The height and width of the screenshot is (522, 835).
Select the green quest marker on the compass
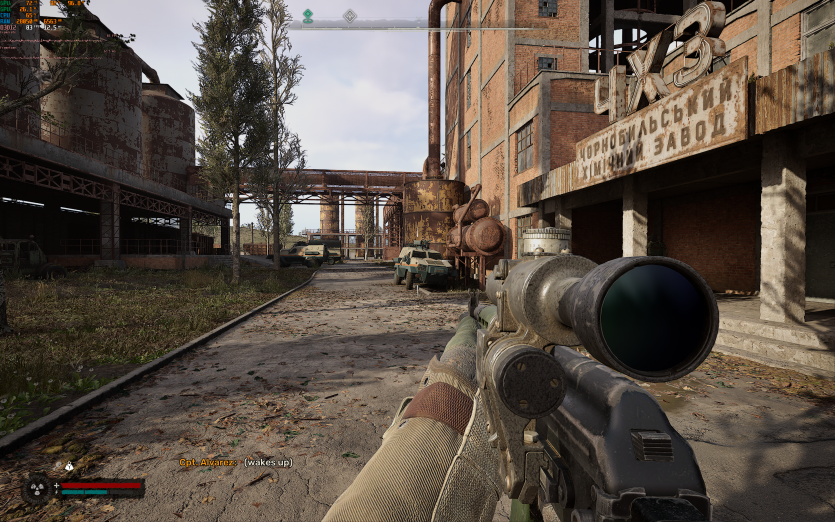308,15
